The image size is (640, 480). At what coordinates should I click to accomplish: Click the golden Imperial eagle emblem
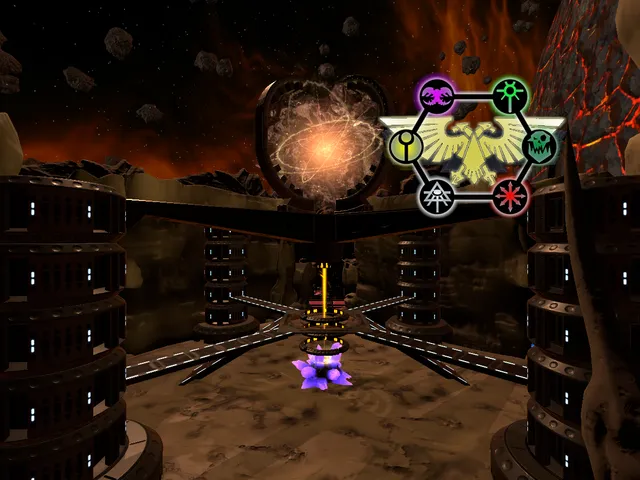coord(472,147)
